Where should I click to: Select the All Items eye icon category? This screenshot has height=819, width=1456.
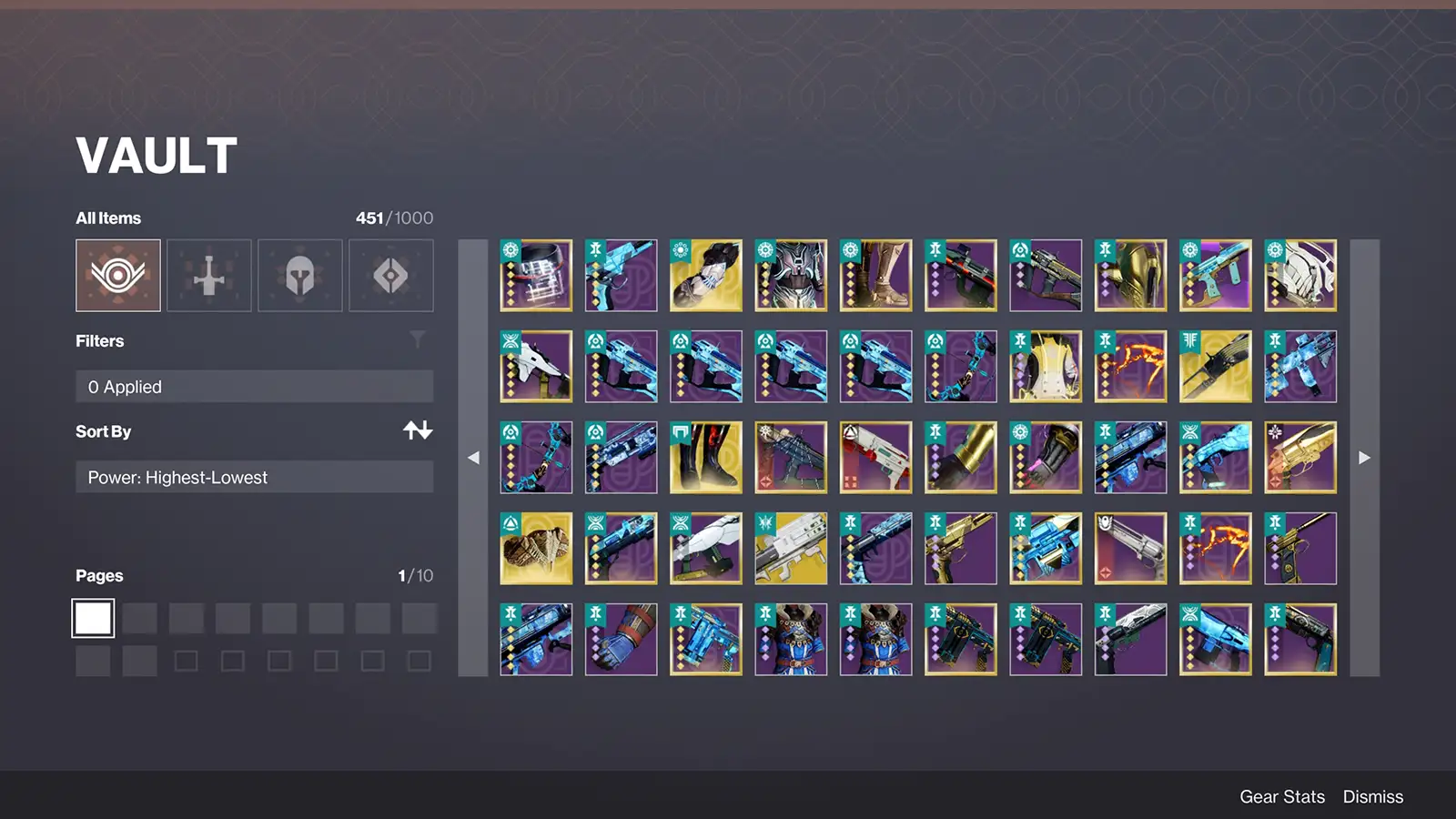(116, 275)
